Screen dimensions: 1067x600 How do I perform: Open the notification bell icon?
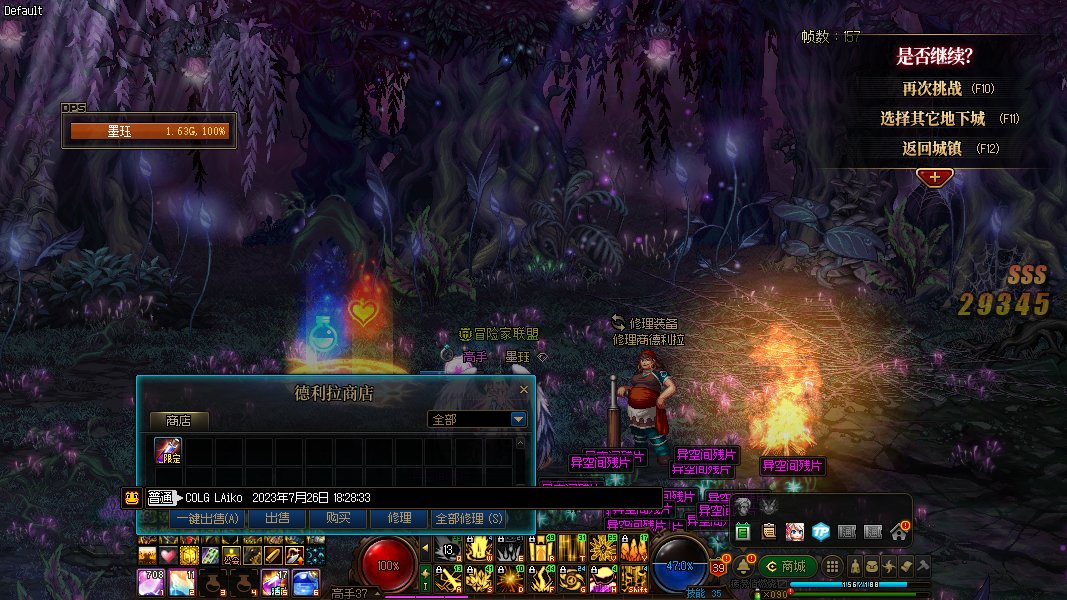743,566
